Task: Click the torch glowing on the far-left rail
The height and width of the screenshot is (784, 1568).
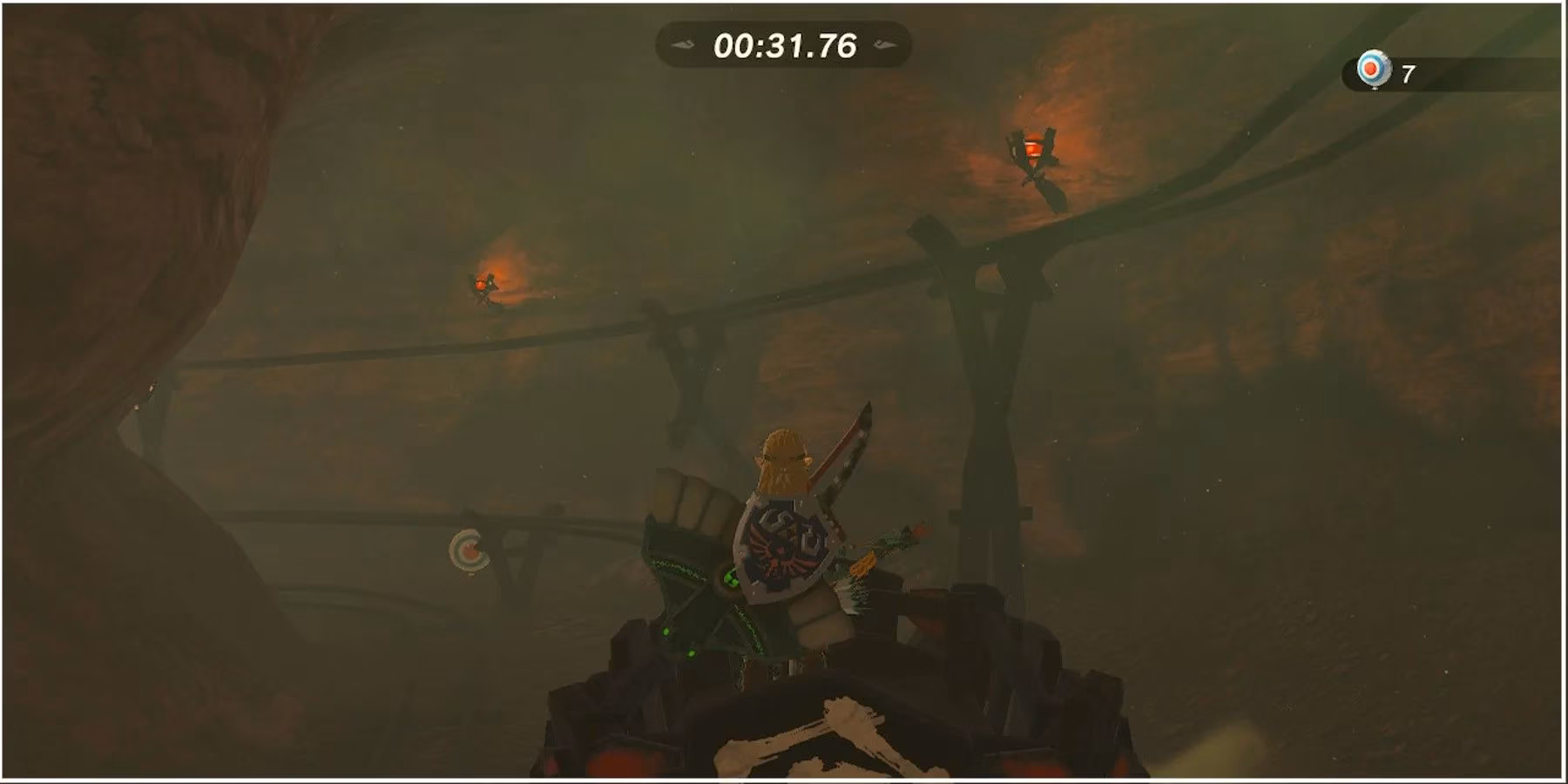Action: tap(482, 283)
